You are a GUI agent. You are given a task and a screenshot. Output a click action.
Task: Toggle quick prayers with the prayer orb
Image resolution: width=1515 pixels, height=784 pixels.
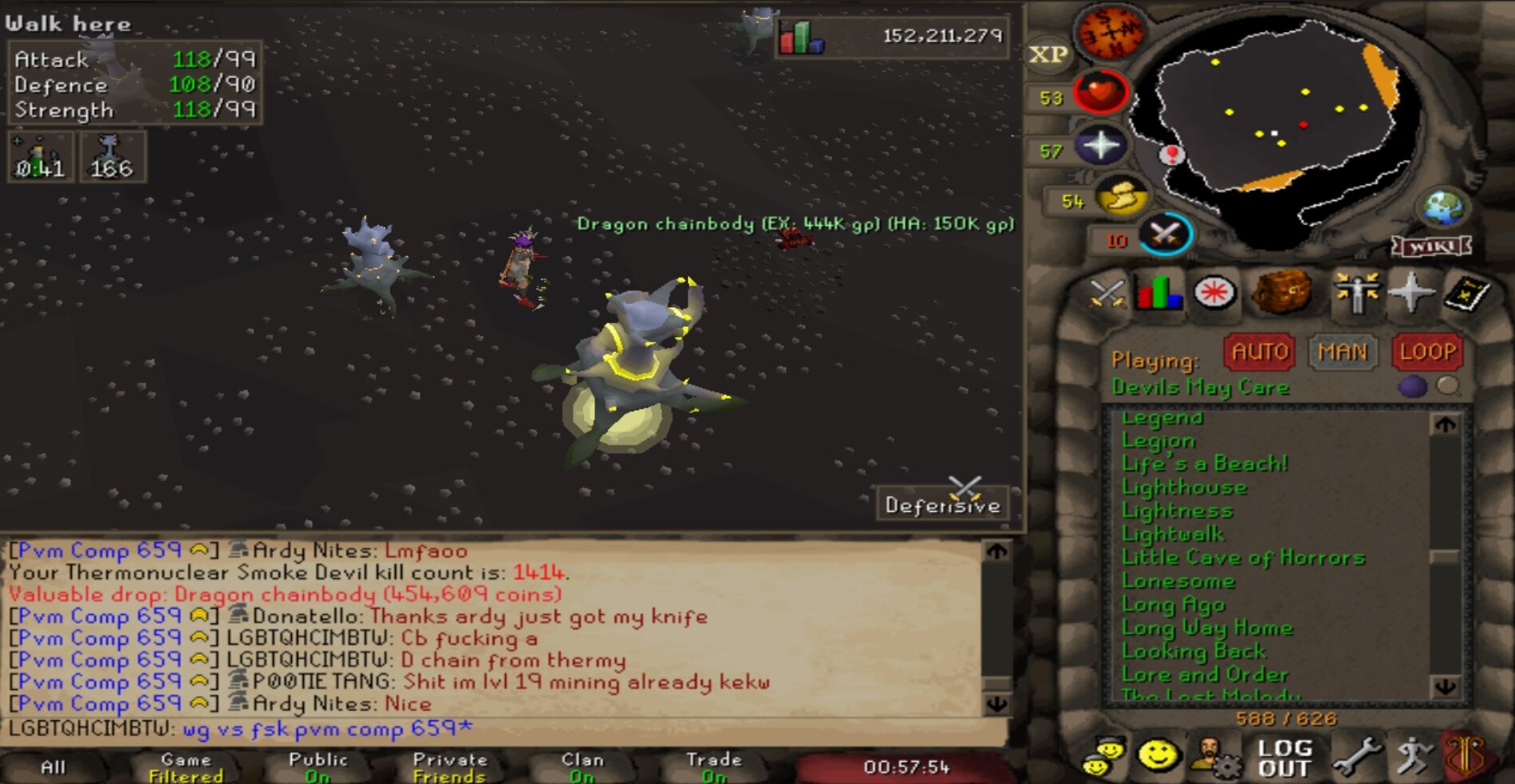[1101, 146]
